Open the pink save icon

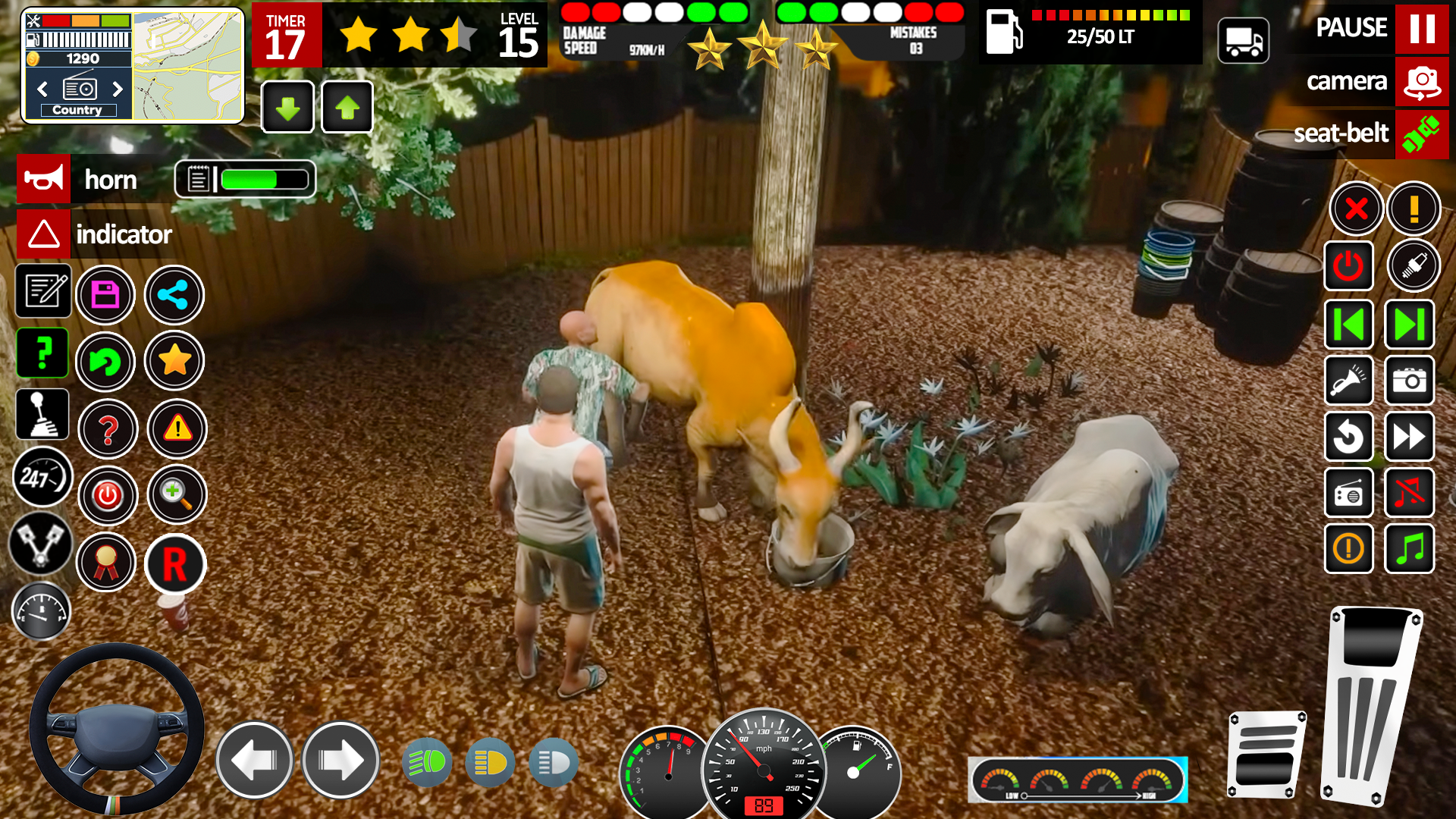106,294
